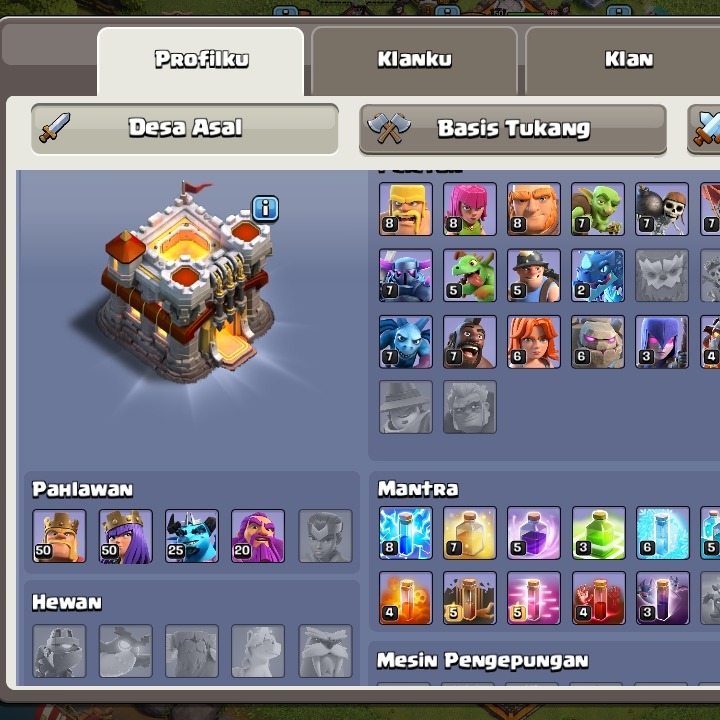
Task: Open the Klanku tab
Action: click(x=414, y=59)
